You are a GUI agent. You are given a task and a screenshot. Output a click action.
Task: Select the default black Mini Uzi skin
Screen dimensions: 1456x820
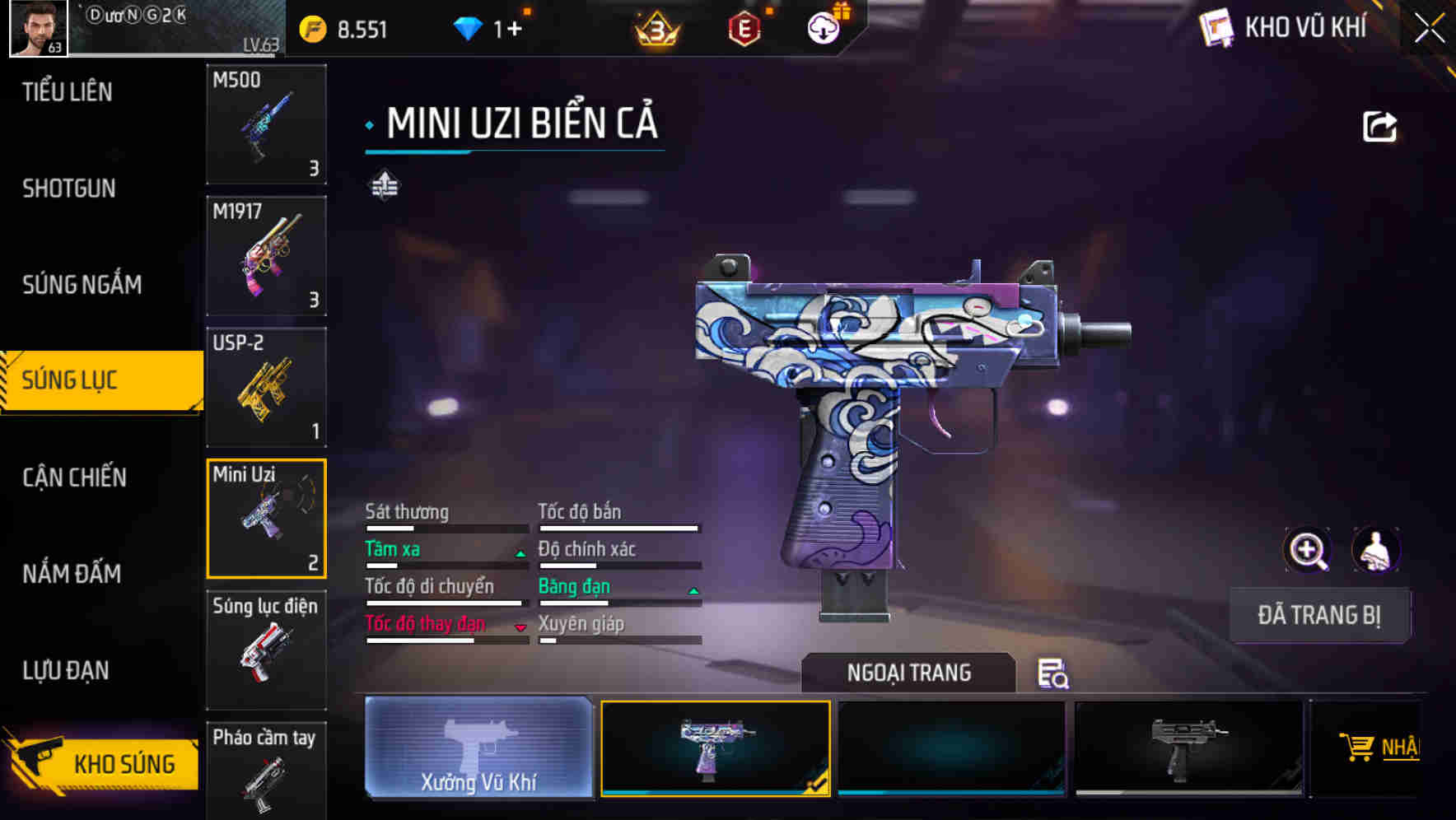(1188, 748)
